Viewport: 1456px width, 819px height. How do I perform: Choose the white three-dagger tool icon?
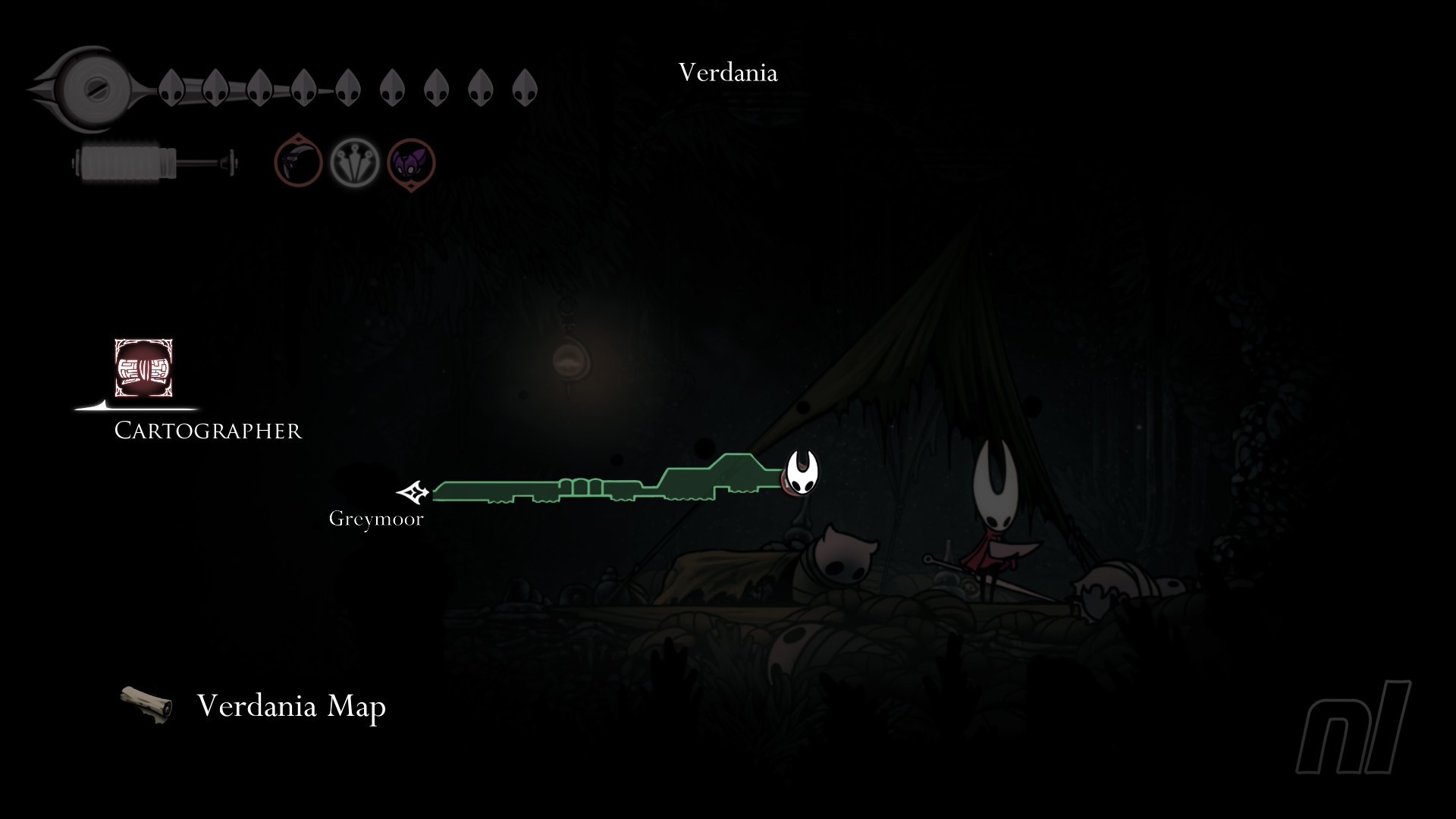point(354,162)
